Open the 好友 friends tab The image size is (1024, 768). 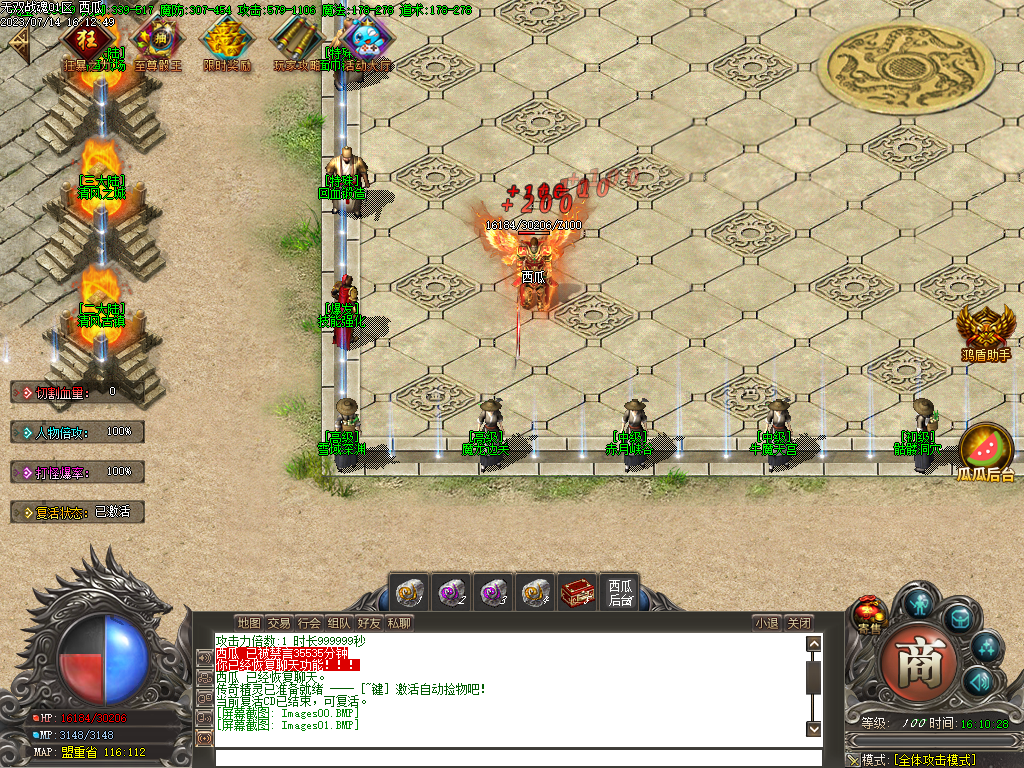click(x=369, y=623)
